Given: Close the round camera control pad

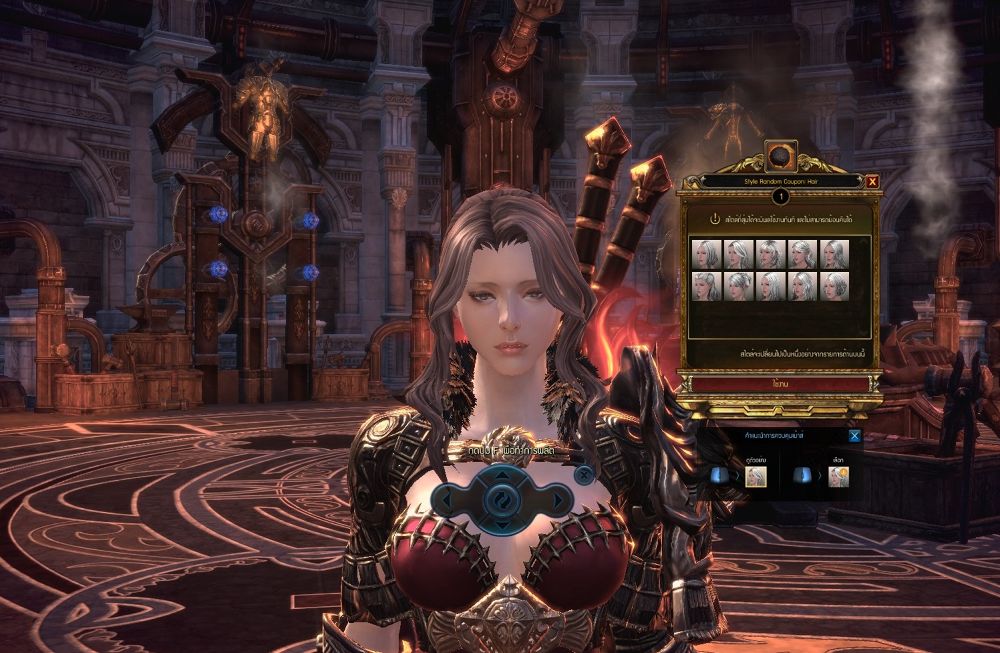Looking at the screenshot, I should coord(583,474).
